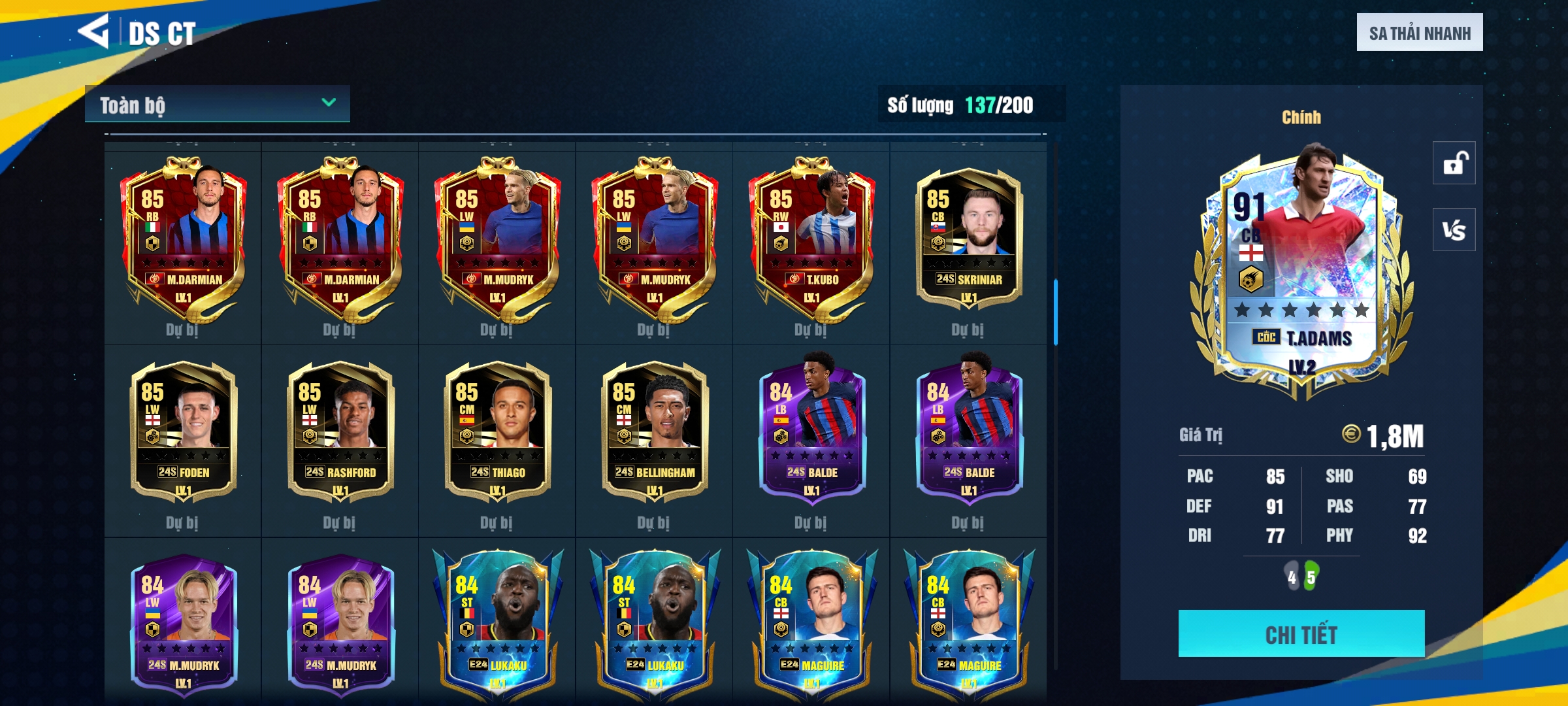Click the blue player list scrollbar
This screenshot has width=1568, height=706.
1055,312
